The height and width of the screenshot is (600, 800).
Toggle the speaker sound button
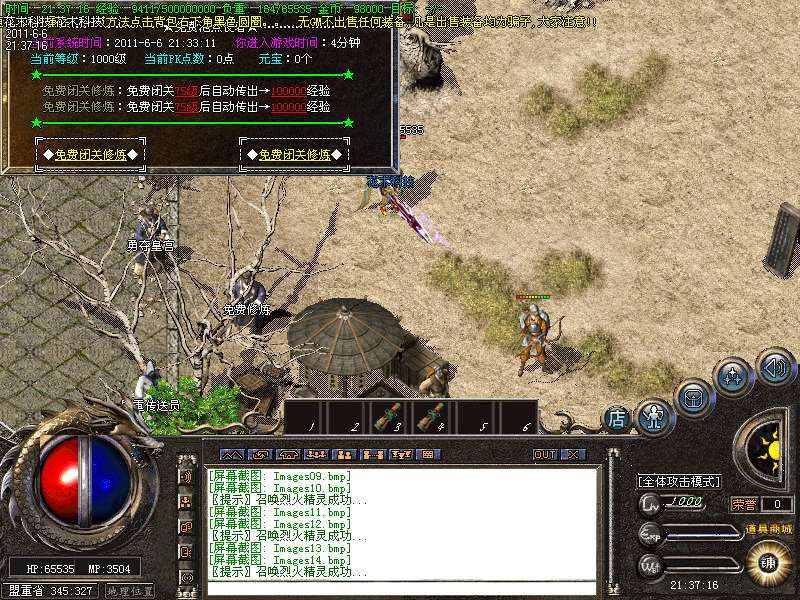coord(773,365)
